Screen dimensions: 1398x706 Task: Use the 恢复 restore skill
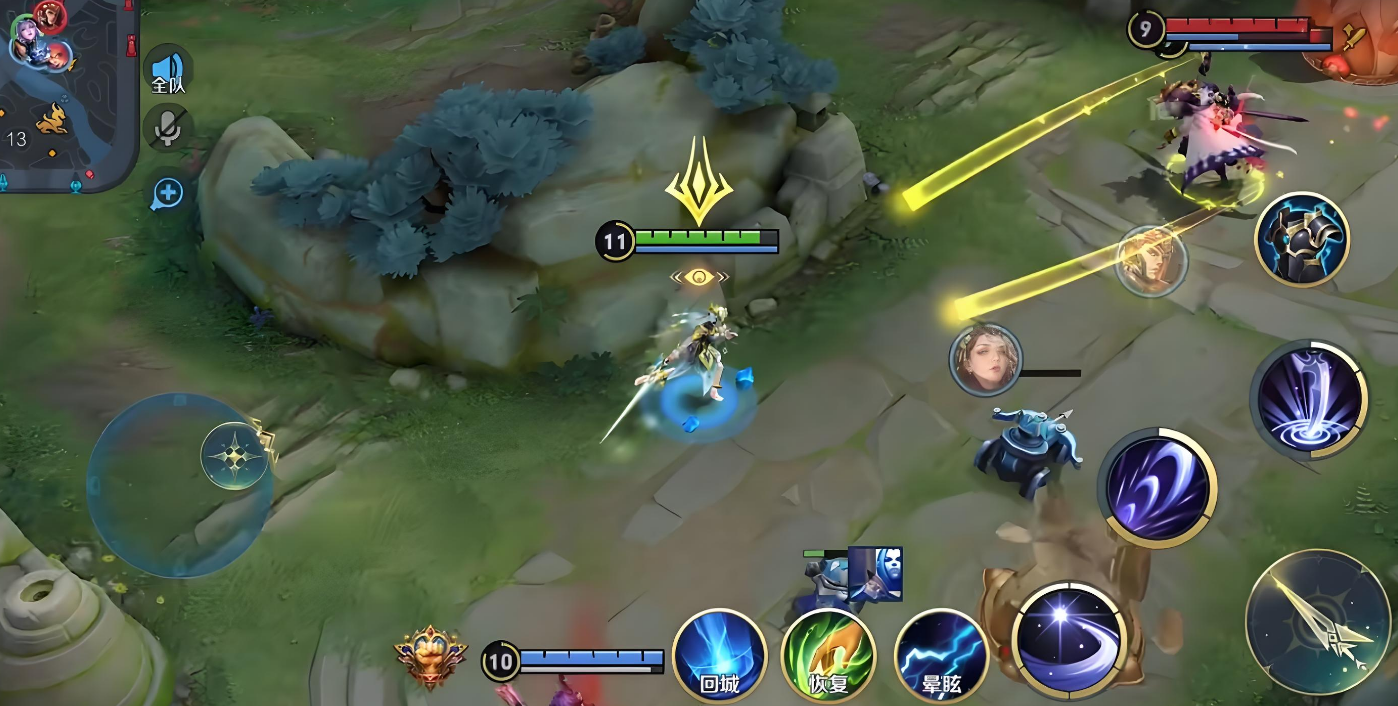828,655
